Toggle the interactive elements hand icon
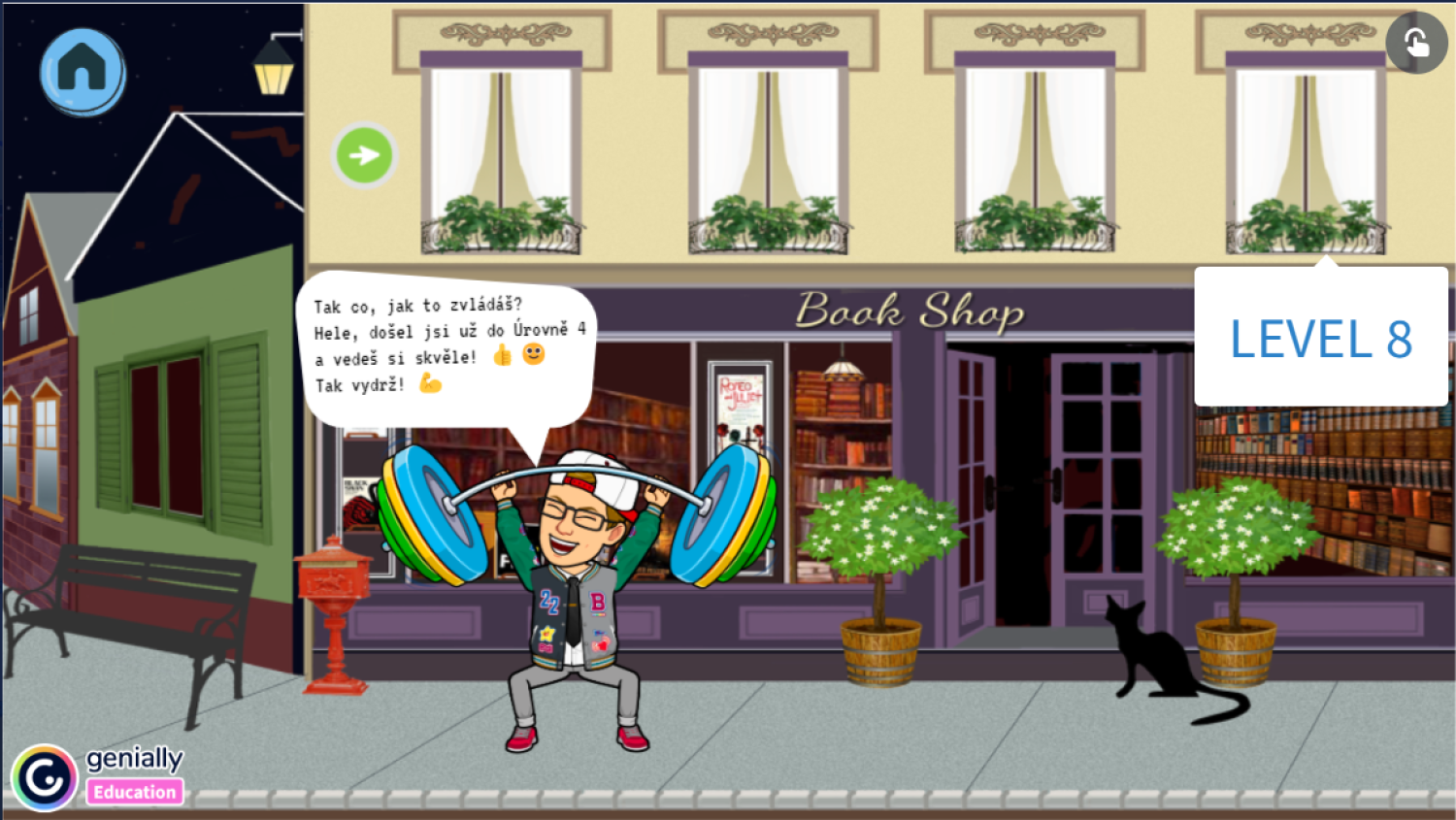Image resolution: width=1456 pixels, height=820 pixels. click(x=1416, y=43)
